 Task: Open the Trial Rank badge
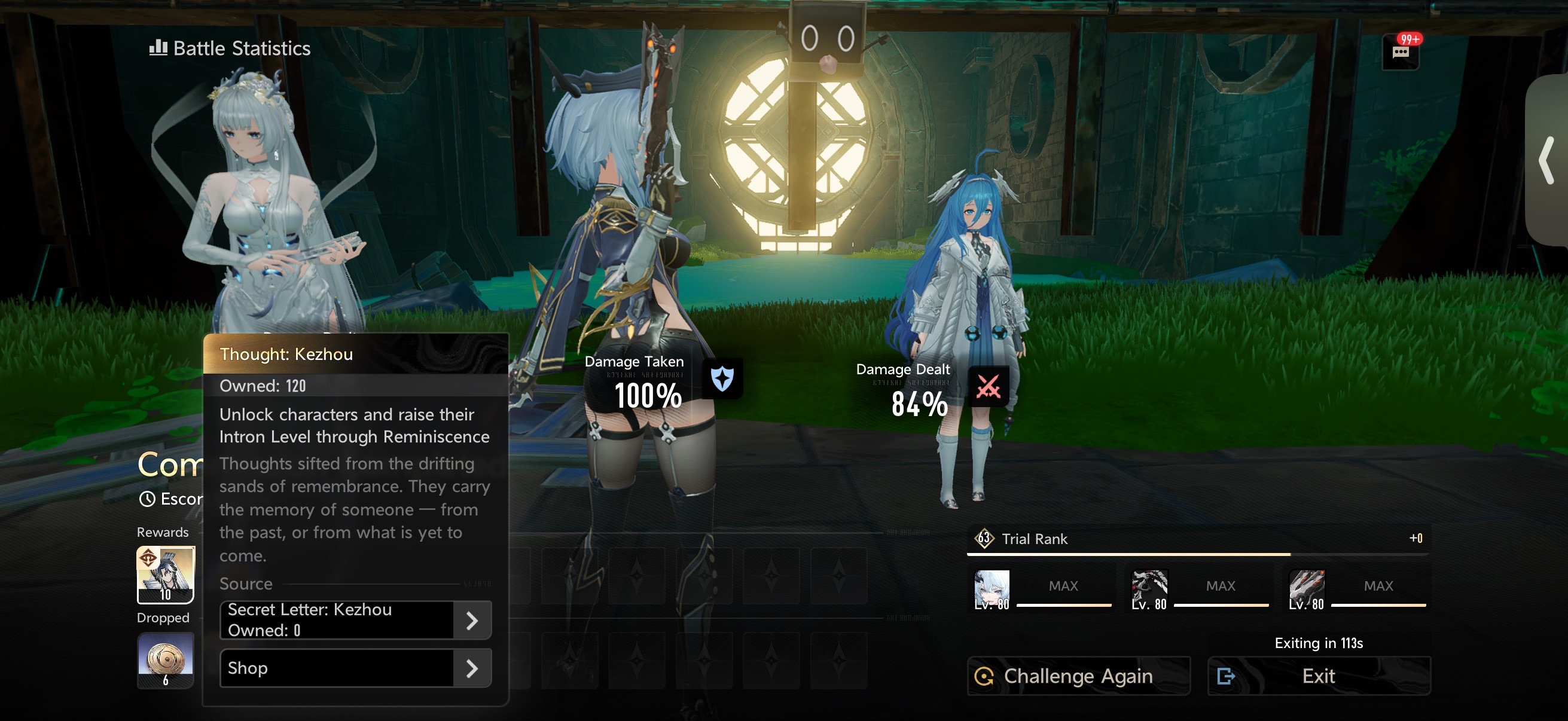[984, 539]
